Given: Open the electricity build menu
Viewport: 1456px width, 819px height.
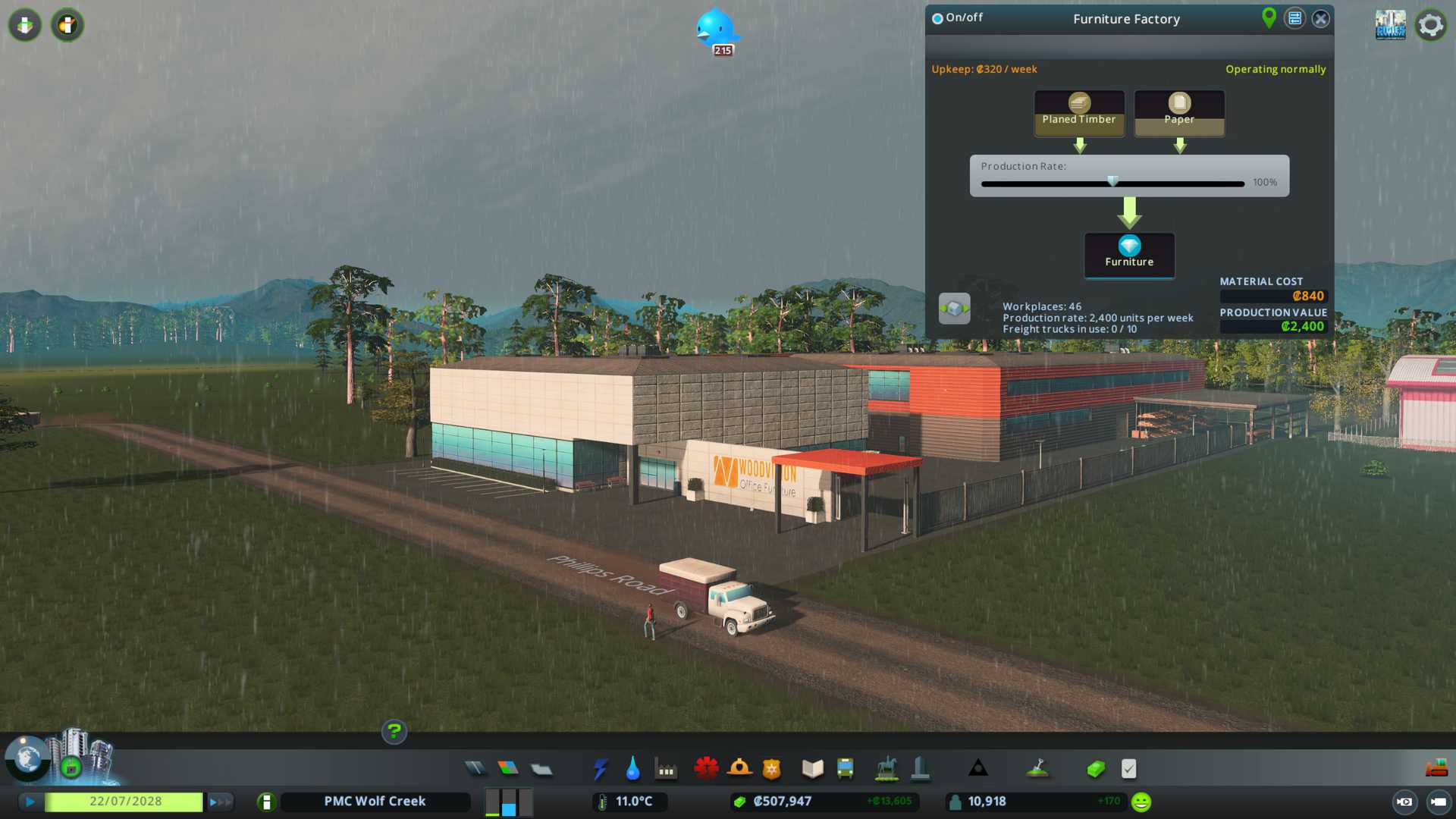Looking at the screenshot, I should coord(600,769).
